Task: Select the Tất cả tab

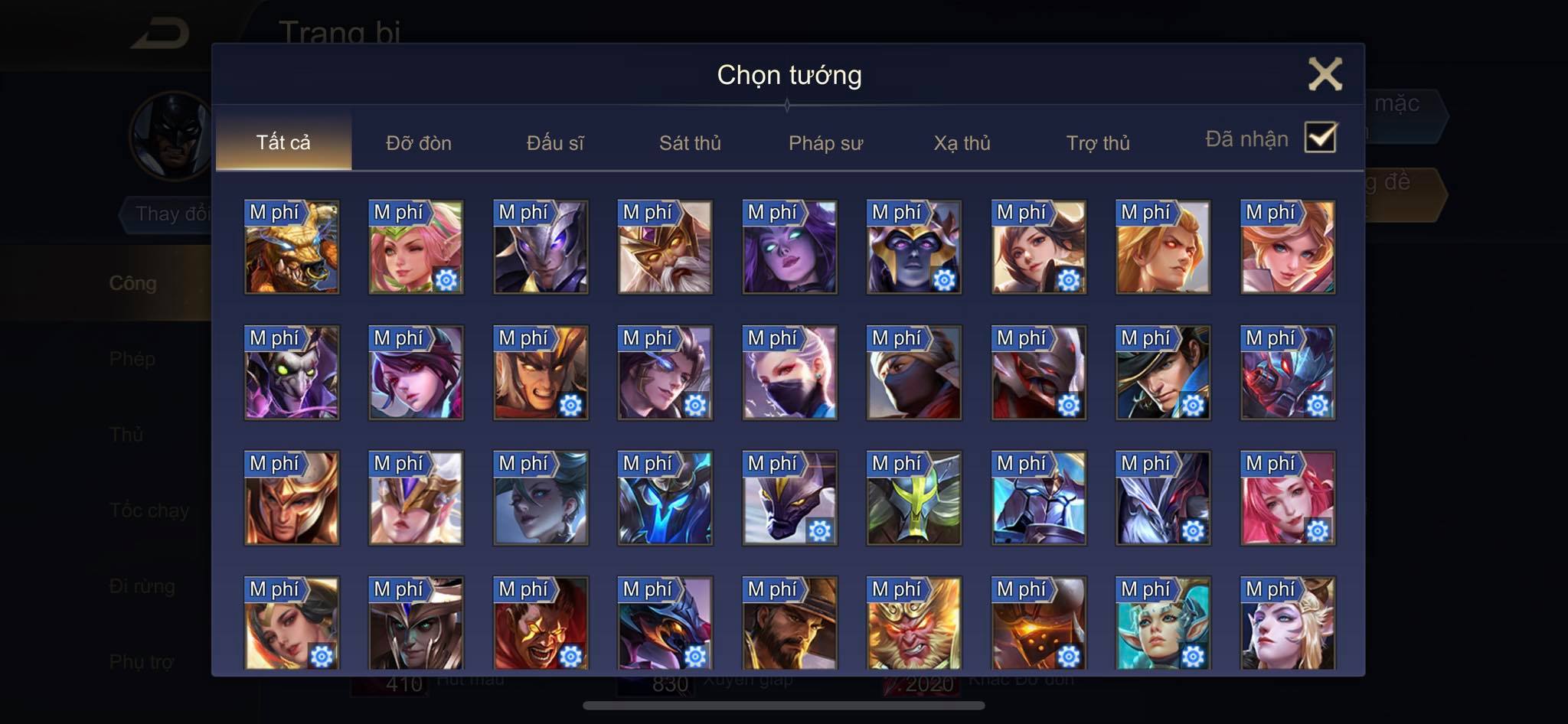Action: click(x=283, y=142)
